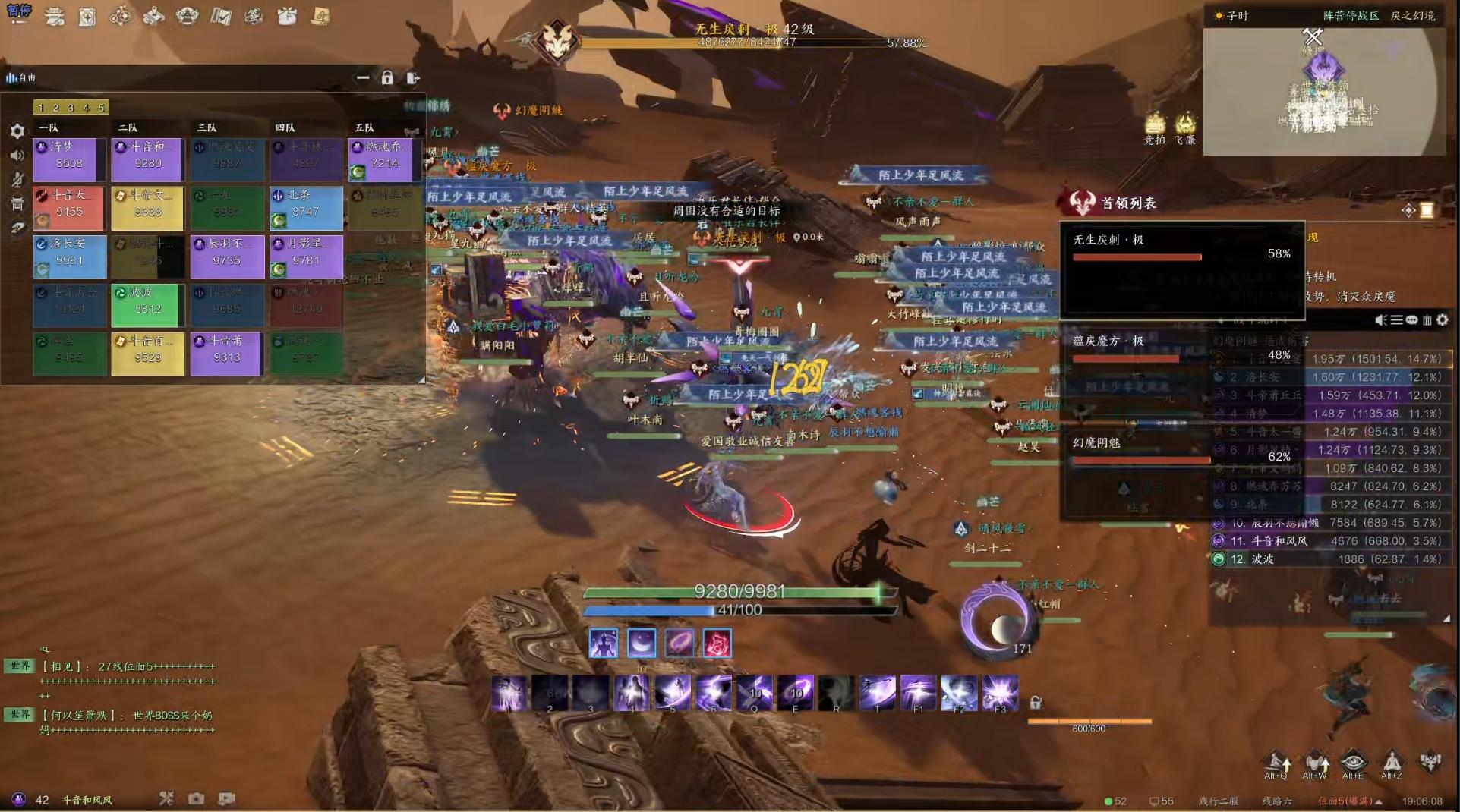The height and width of the screenshot is (812, 1460).
Task: Activate the meditation pose Alt+Z icon
Action: coord(1392,762)
